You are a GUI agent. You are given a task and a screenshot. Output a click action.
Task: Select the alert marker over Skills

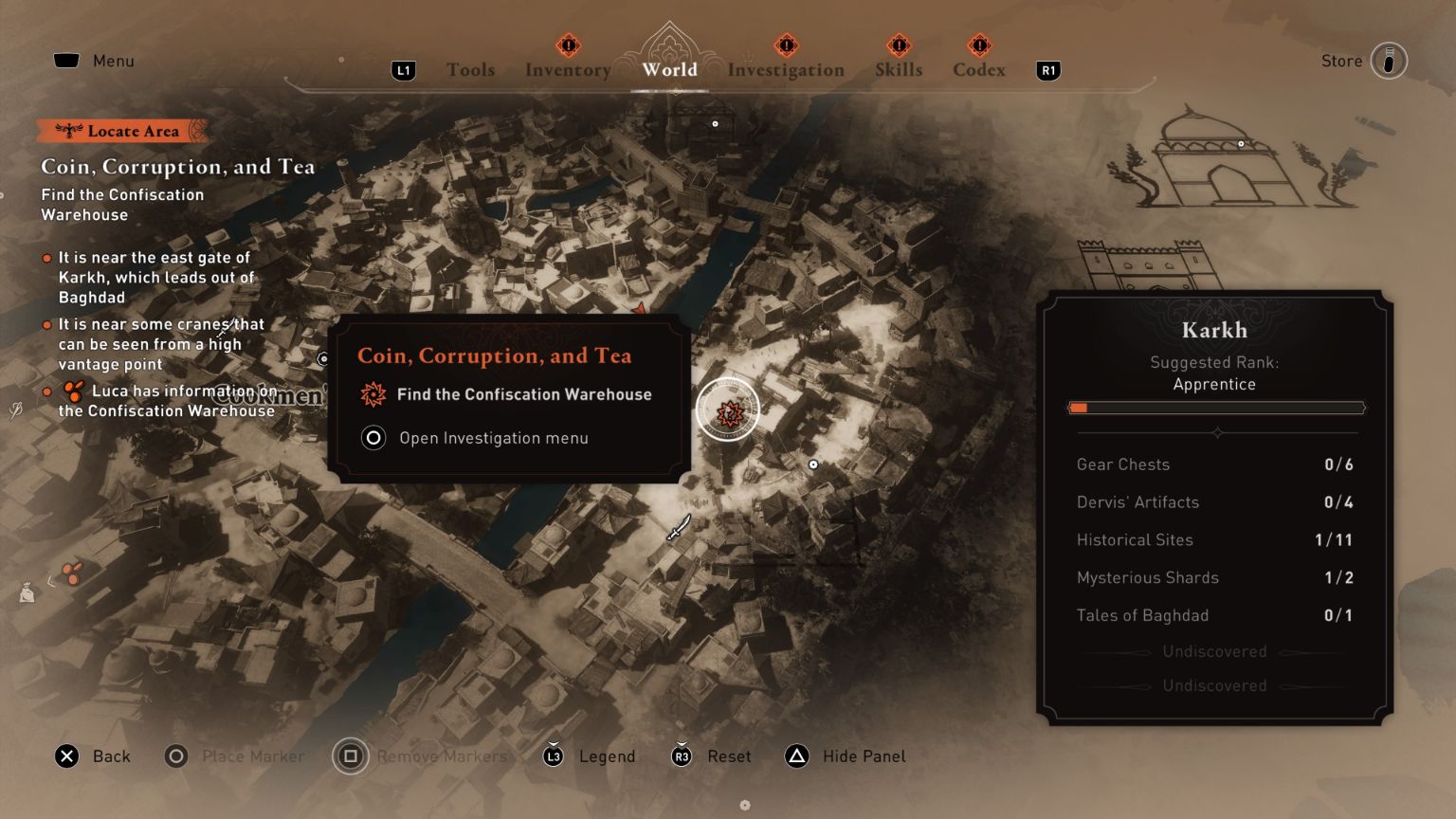(899, 44)
